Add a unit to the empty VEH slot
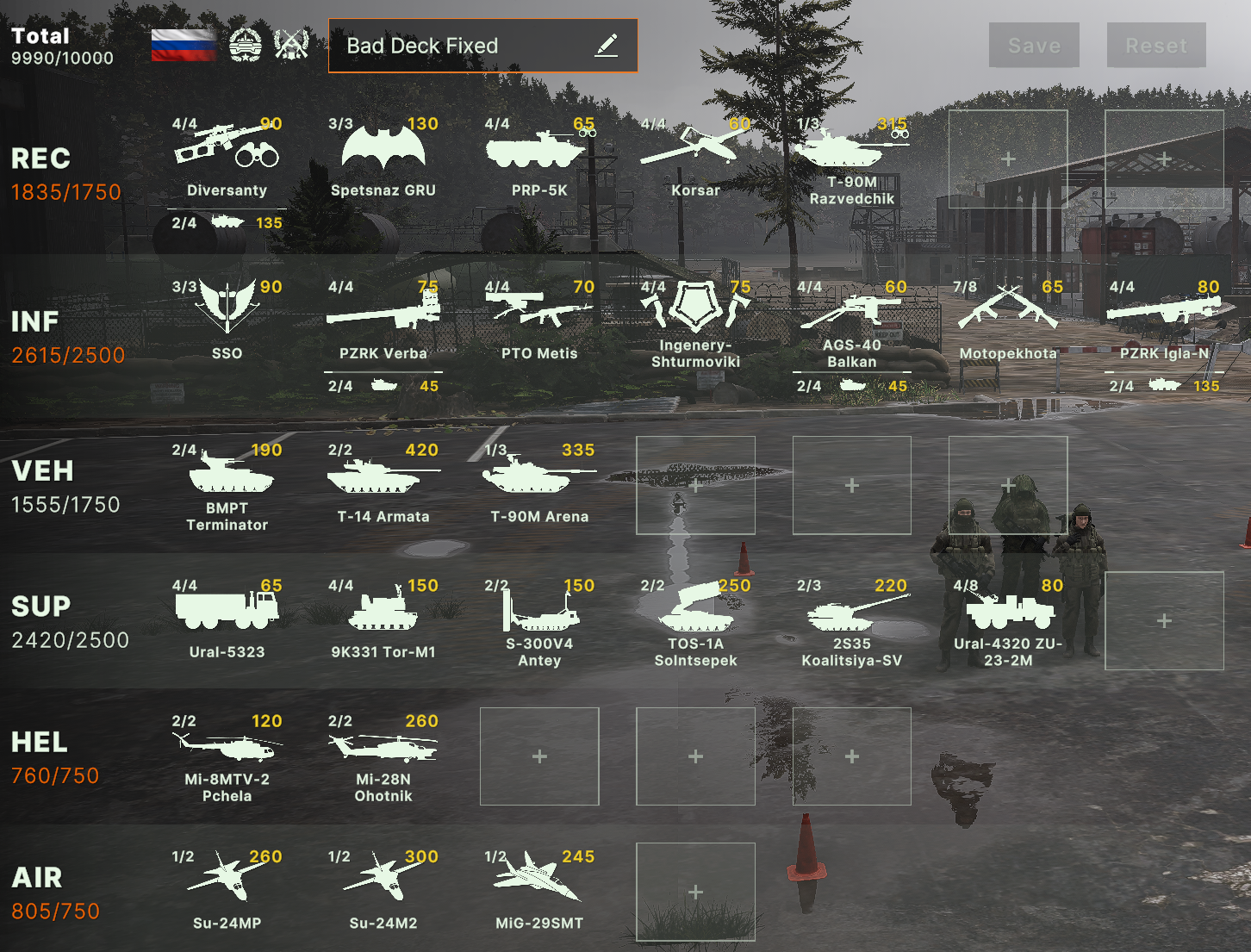 [695, 485]
